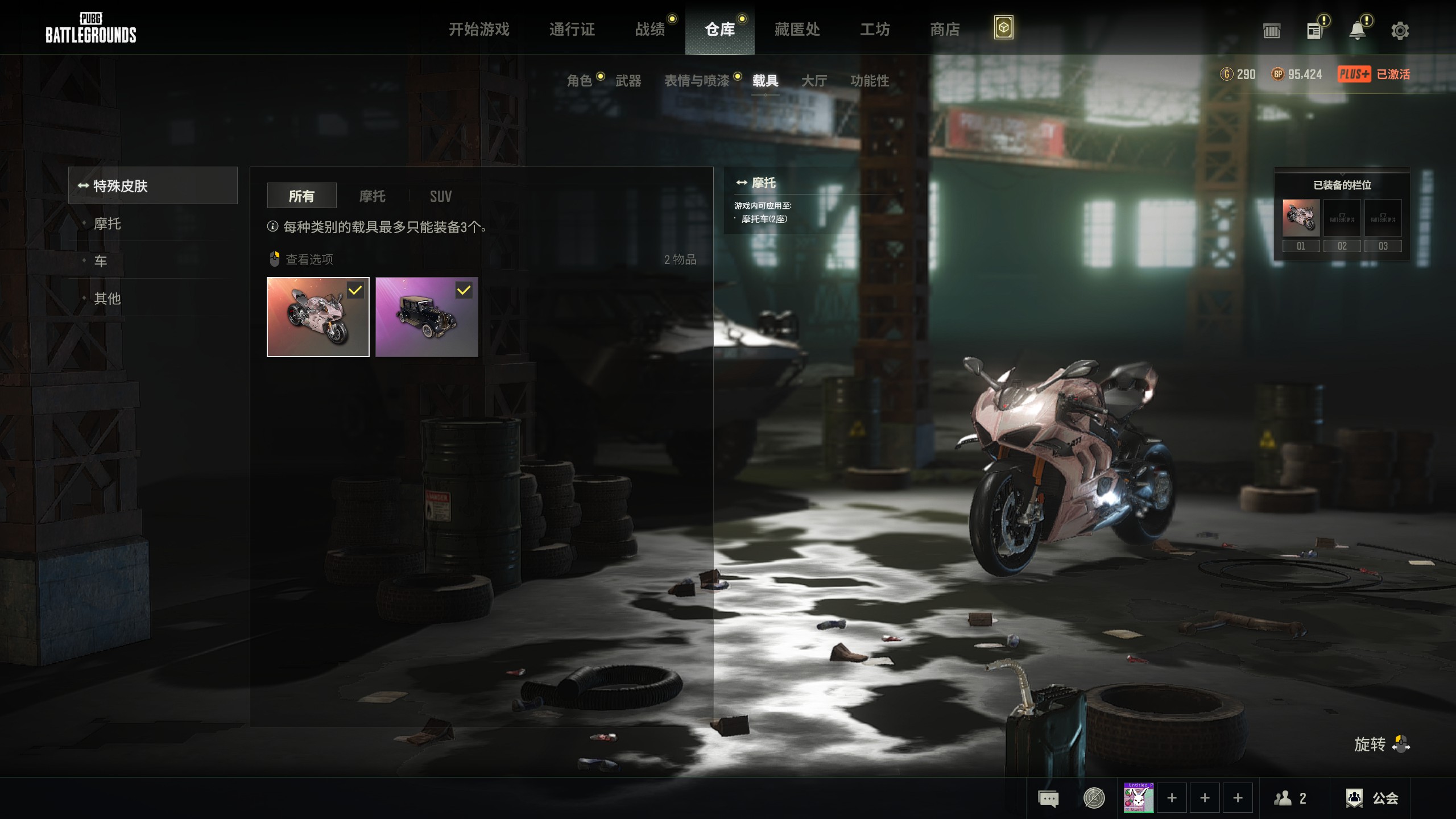Choose 摩托 in the left sidebar
The width and height of the screenshot is (1456, 819).
tap(107, 224)
